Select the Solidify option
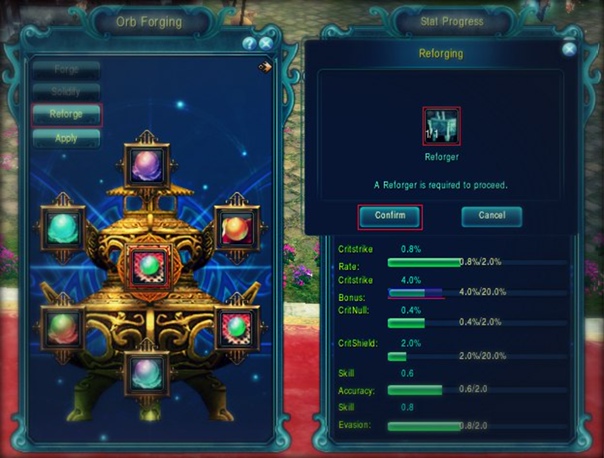 (x=66, y=92)
